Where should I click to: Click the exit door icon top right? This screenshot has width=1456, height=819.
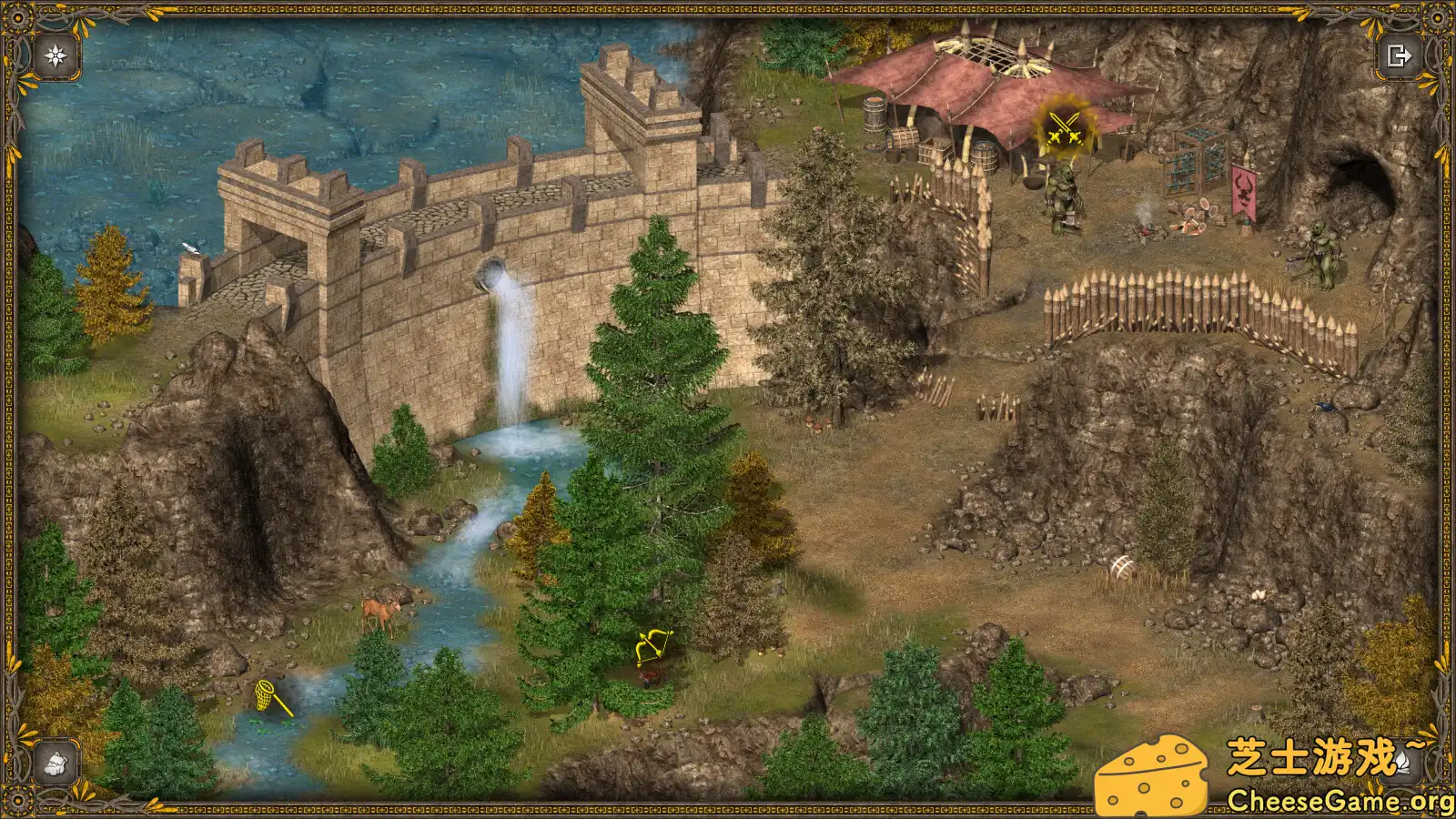coord(1400,56)
